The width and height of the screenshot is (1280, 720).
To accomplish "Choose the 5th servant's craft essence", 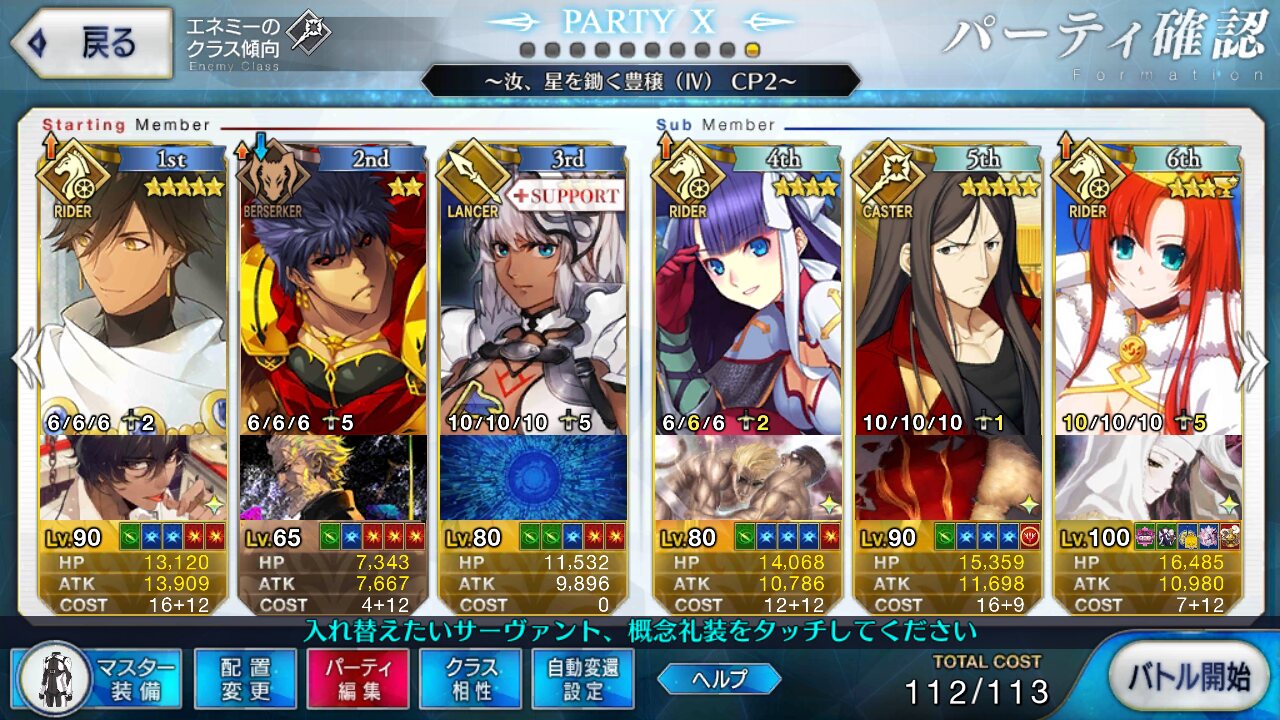I will (947, 478).
